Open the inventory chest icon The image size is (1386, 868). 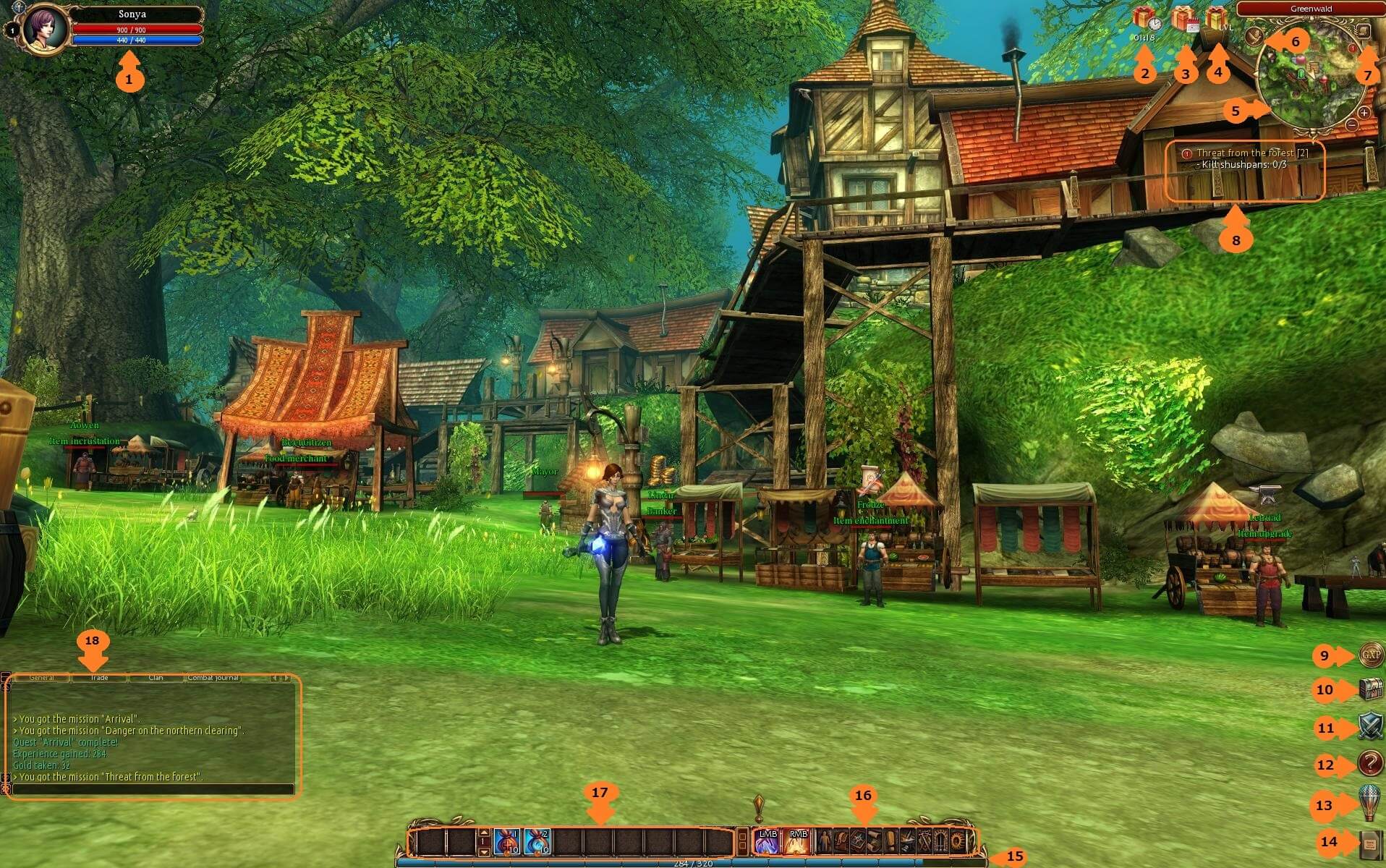tap(1370, 690)
